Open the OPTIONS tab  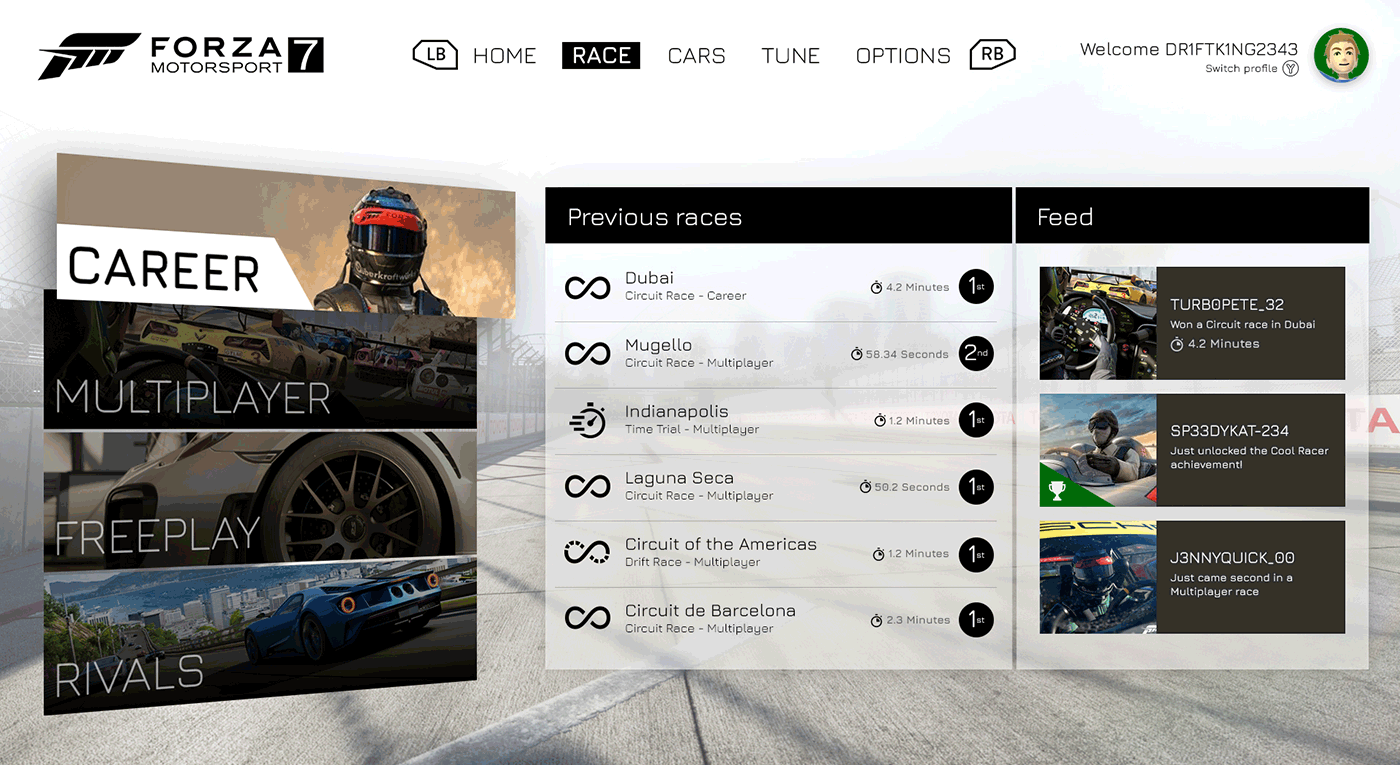pyautogui.click(x=903, y=56)
